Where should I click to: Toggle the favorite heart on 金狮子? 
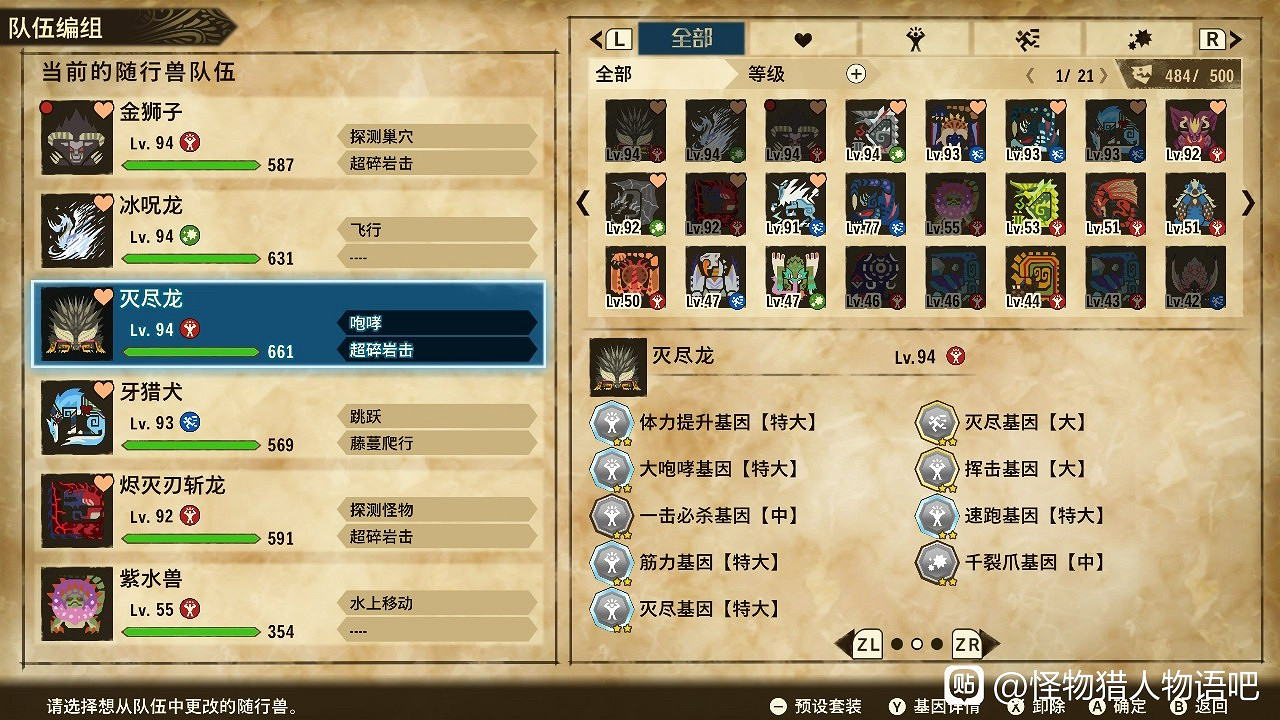[106, 110]
